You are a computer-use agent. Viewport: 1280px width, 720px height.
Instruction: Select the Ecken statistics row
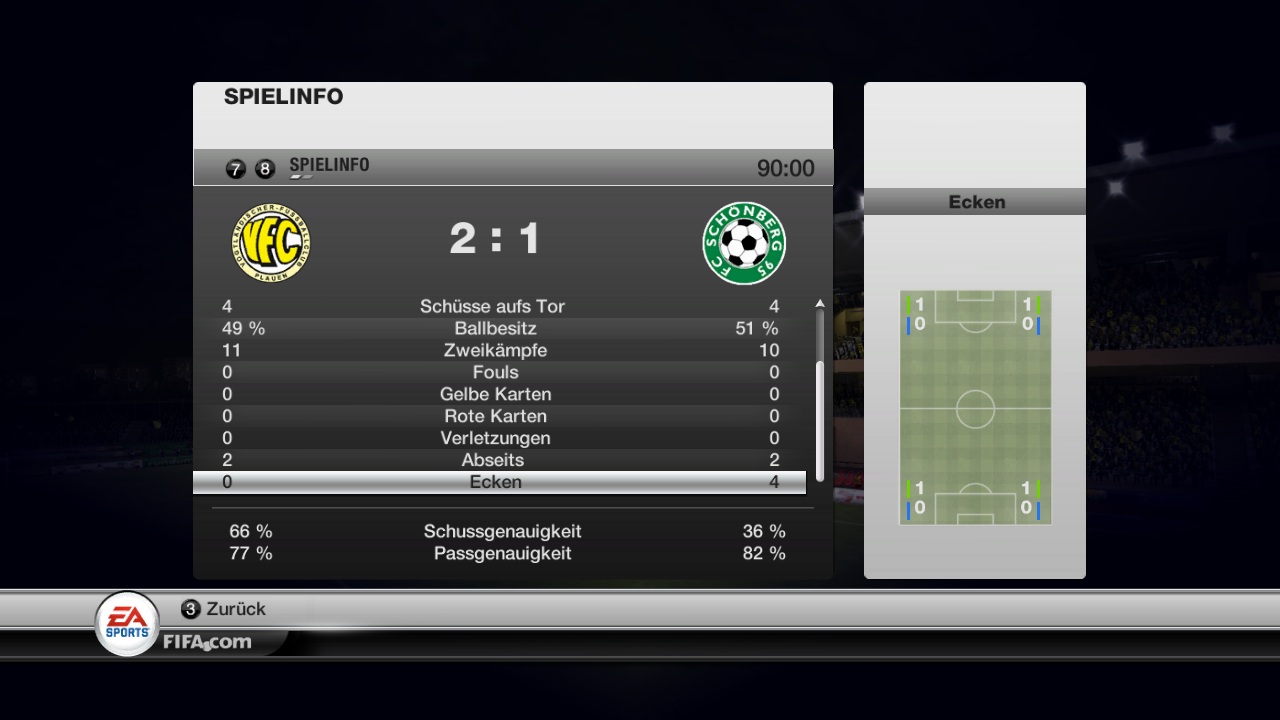click(x=498, y=482)
